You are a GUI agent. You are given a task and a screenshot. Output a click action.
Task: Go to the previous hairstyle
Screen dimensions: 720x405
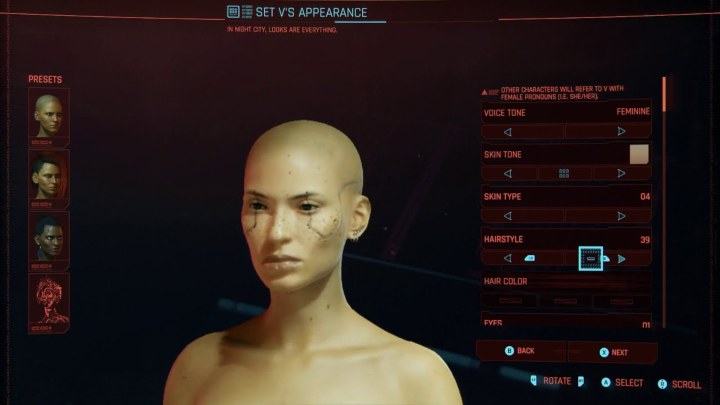click(507, 258)
